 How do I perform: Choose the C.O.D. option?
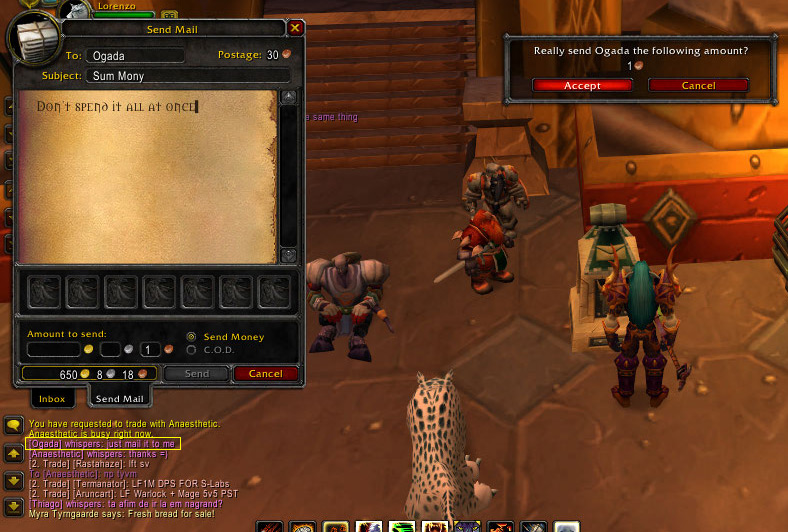point(192,350)
